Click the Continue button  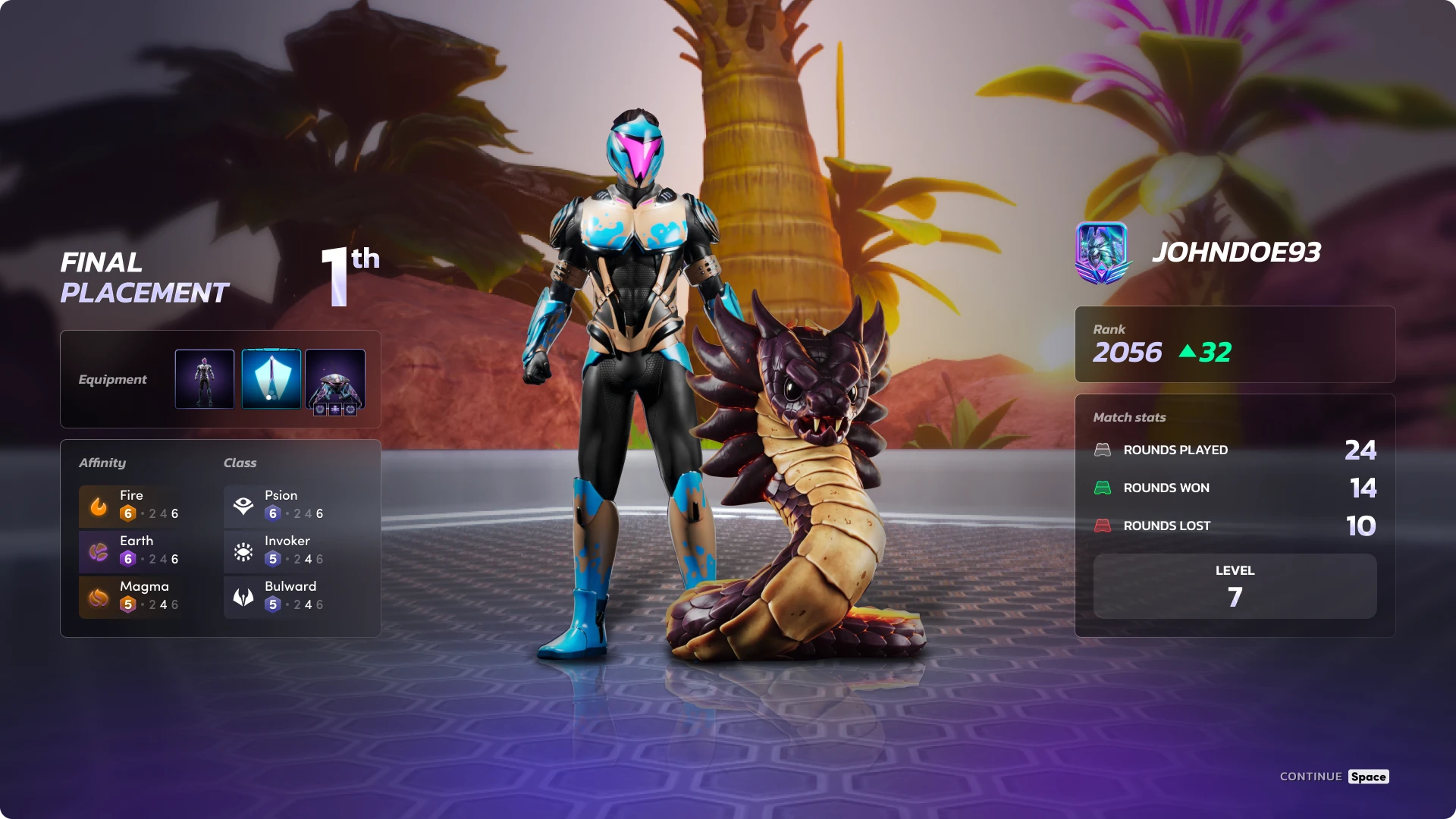coord(1334,777)
